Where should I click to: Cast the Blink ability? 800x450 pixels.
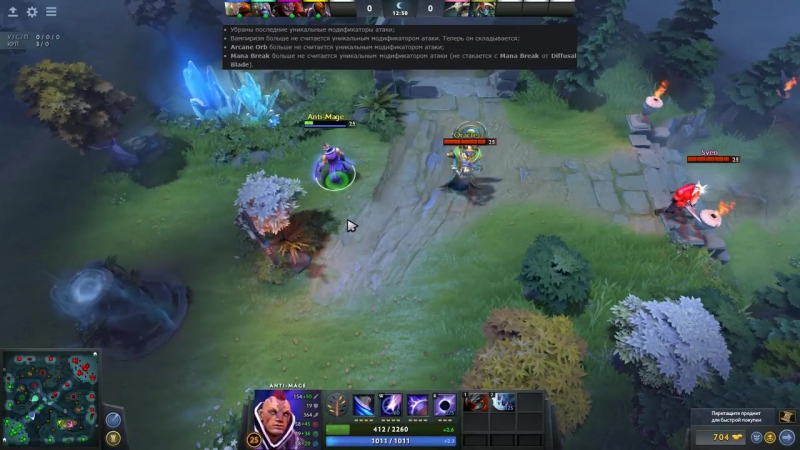click(391, 405)
